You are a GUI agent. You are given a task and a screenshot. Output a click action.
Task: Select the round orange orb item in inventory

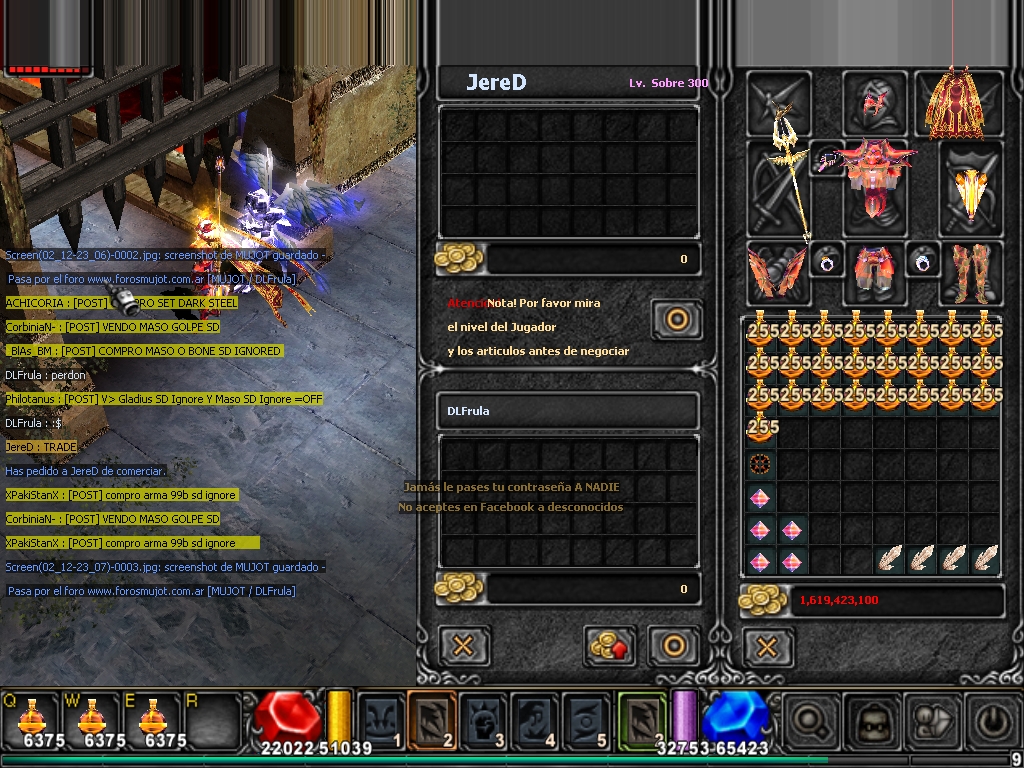click(x=761, y=464)
